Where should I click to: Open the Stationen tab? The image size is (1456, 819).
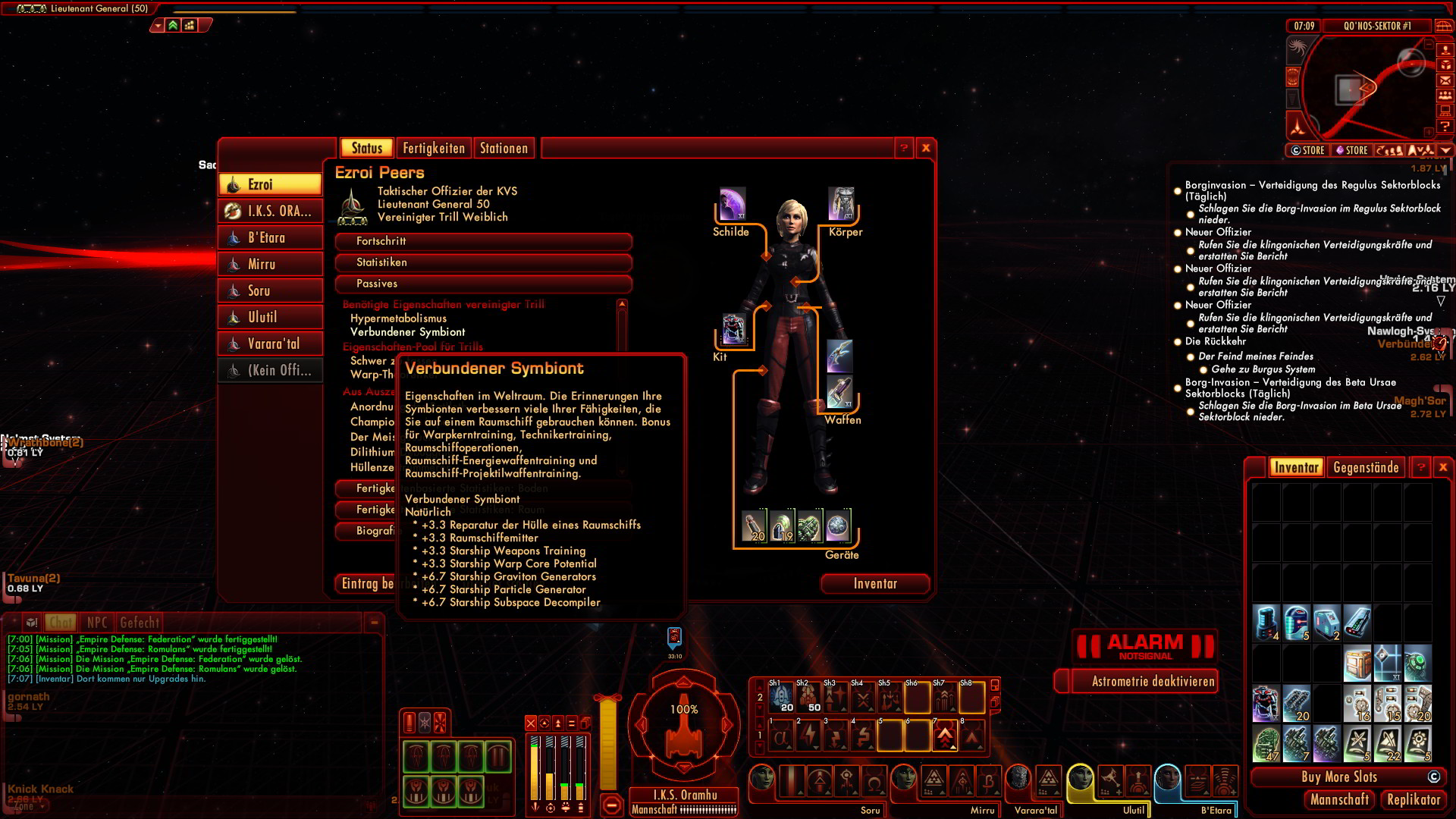pyautogui.click(x=504, y=149)
